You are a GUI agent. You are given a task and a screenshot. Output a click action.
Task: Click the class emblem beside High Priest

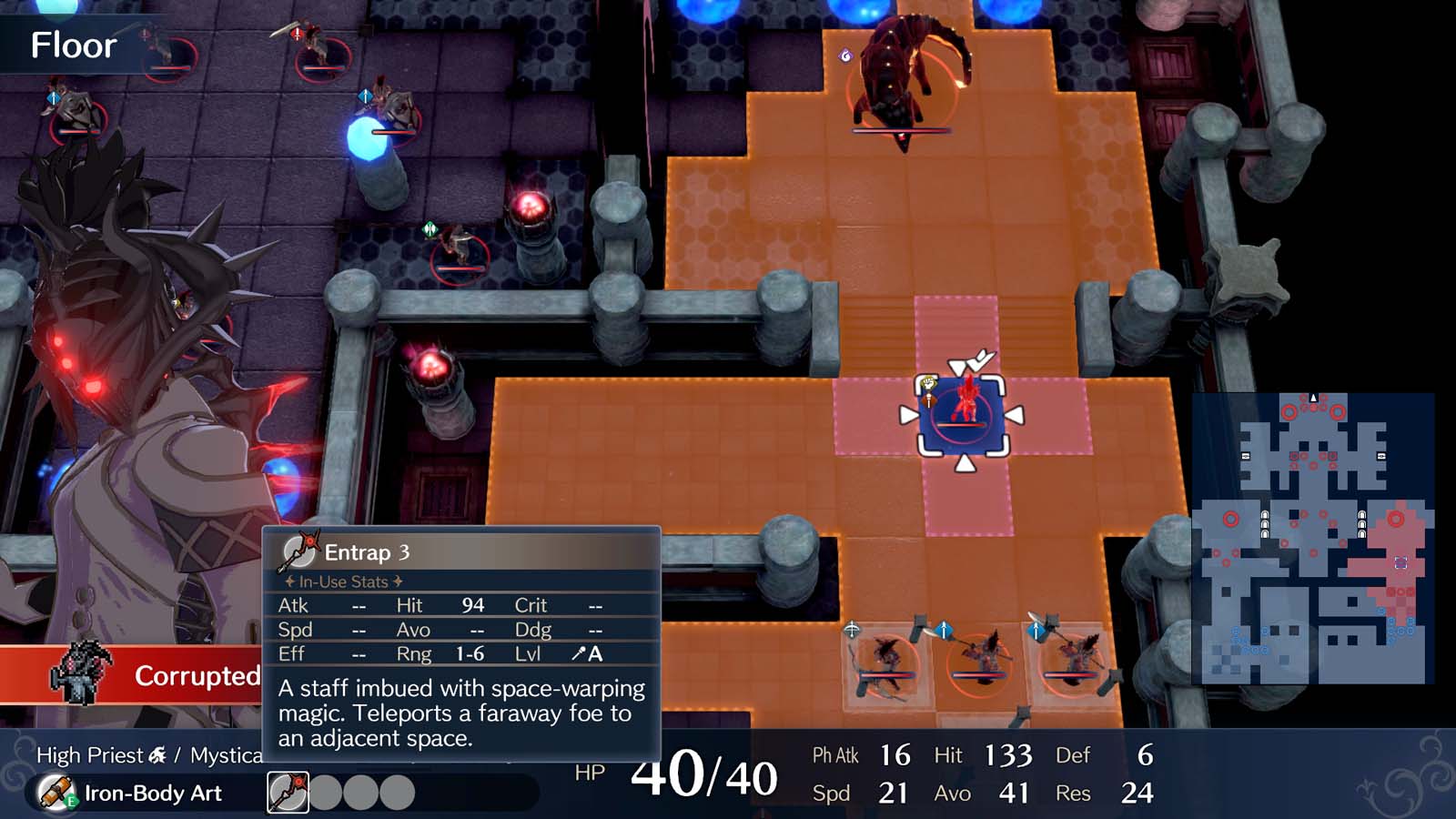pyautogui.click(x=157, y=754)
